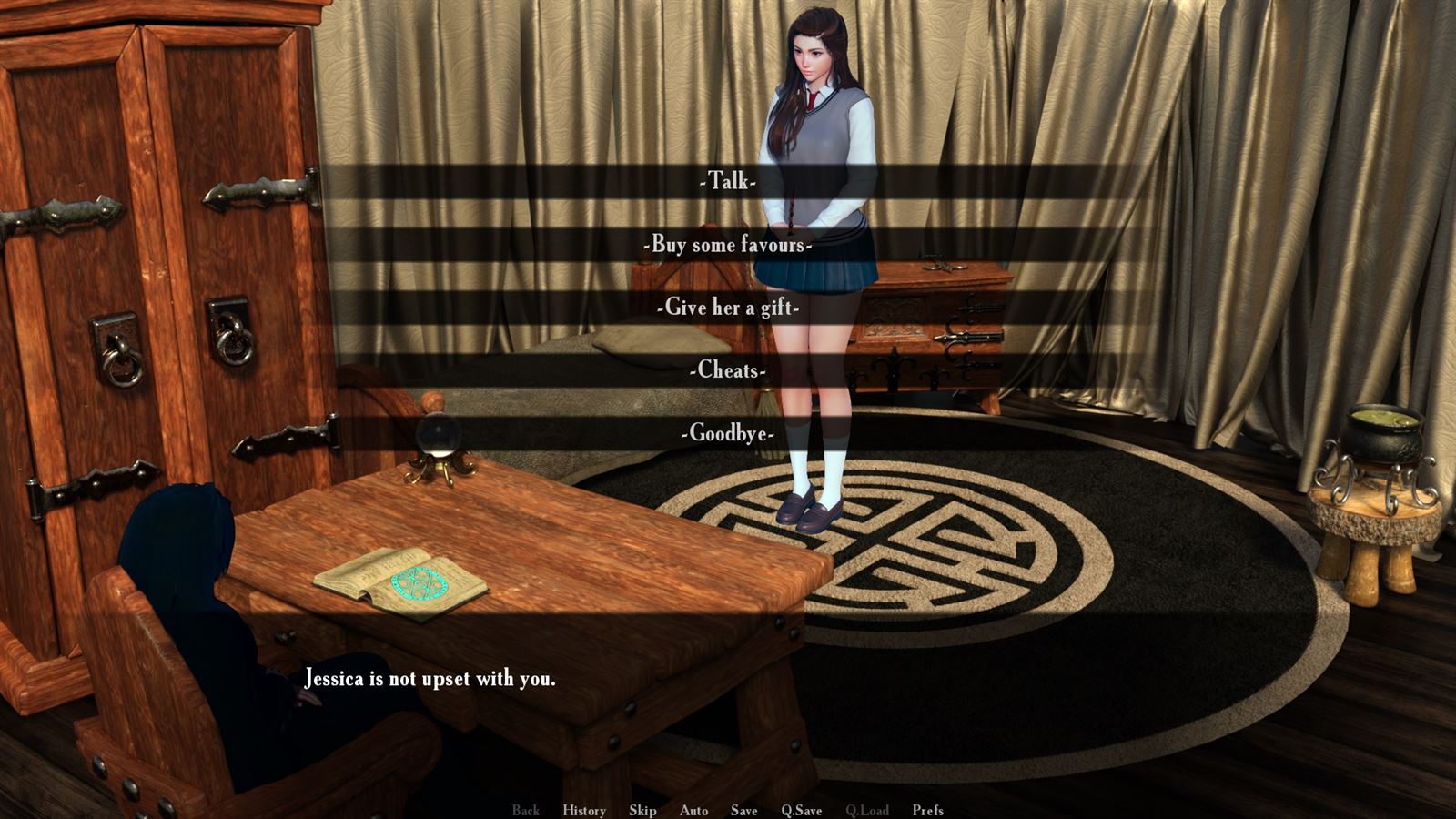Open the History log

point(583,810)
